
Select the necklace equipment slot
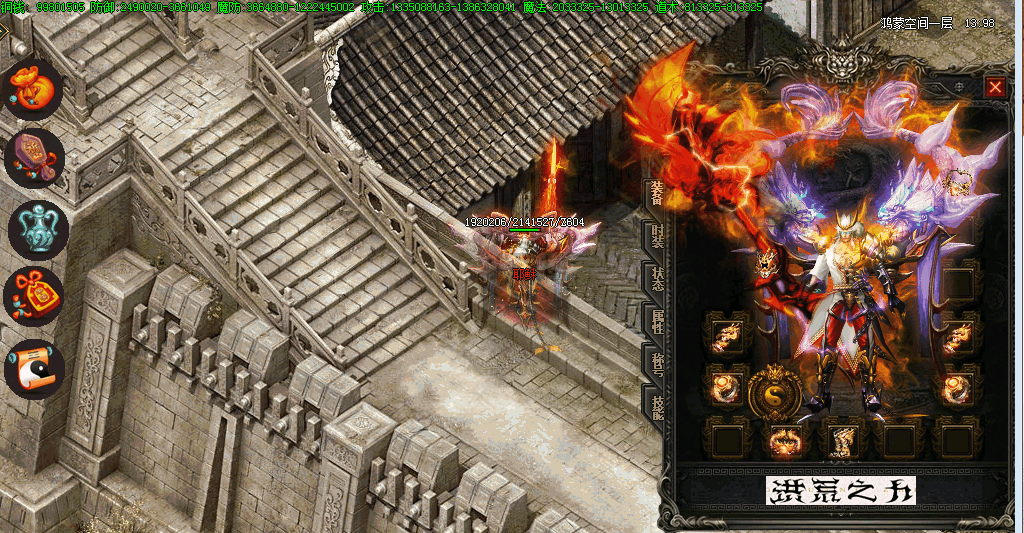pyautogui.click(x=959, y=185)
